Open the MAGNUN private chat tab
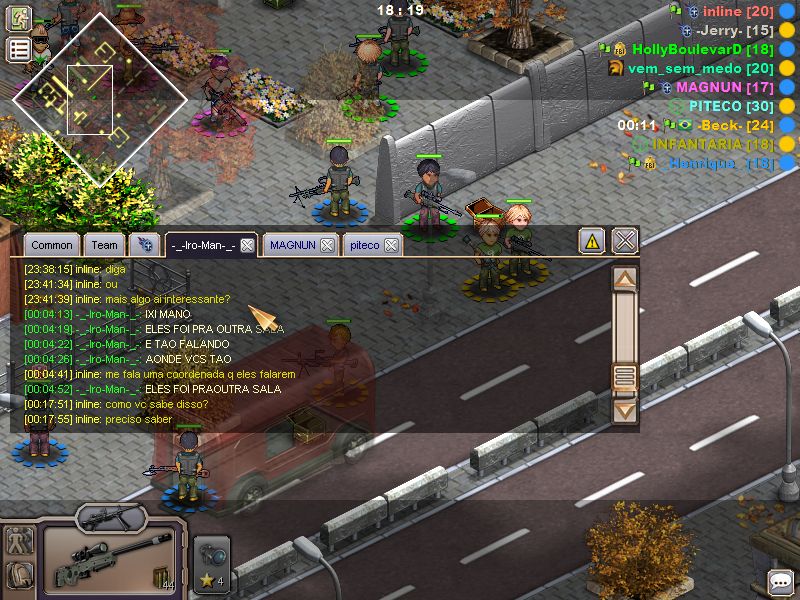800x600 pixels. click(292, 245)
